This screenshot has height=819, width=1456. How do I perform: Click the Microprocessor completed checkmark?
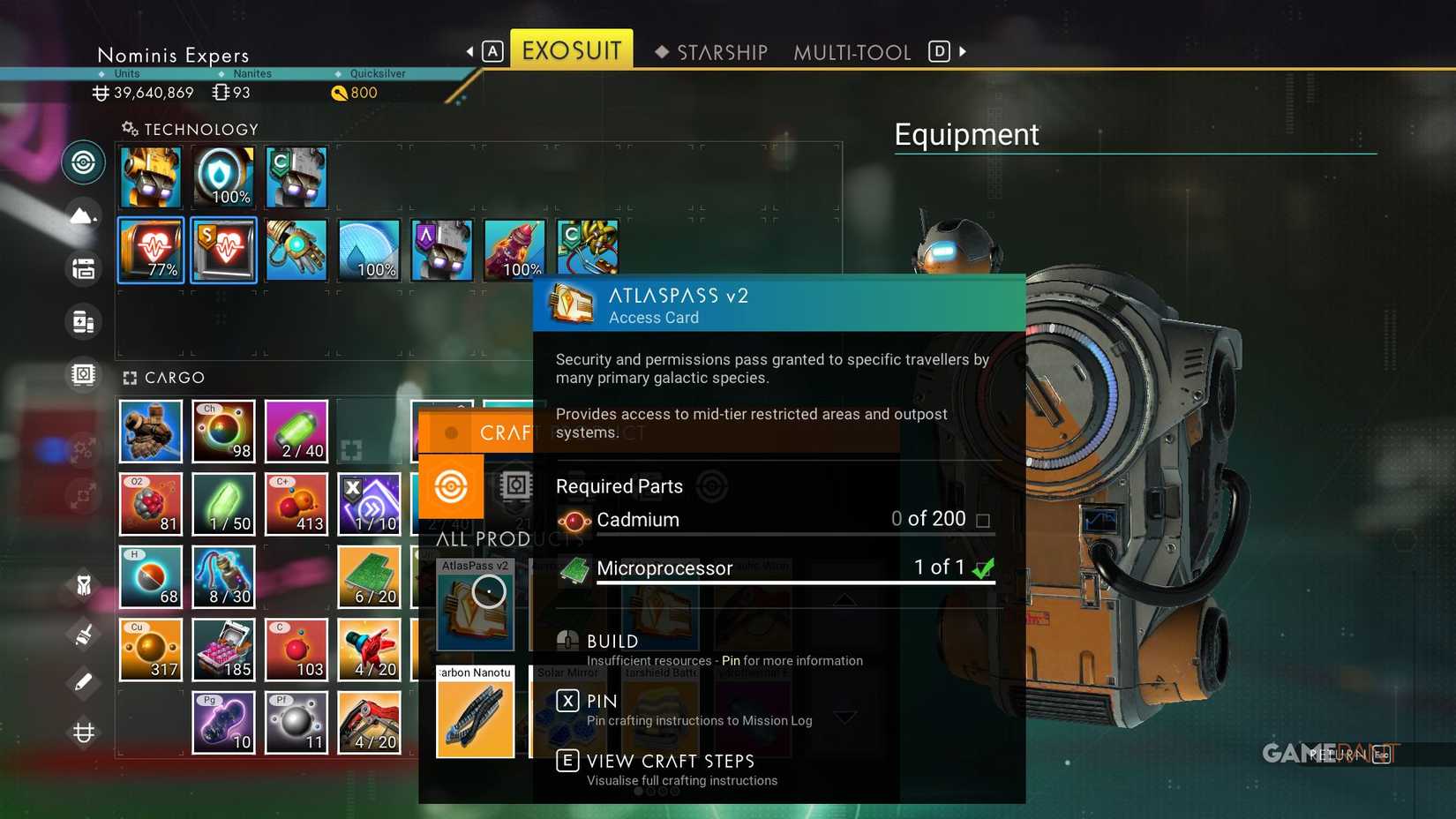coord(983,569)
